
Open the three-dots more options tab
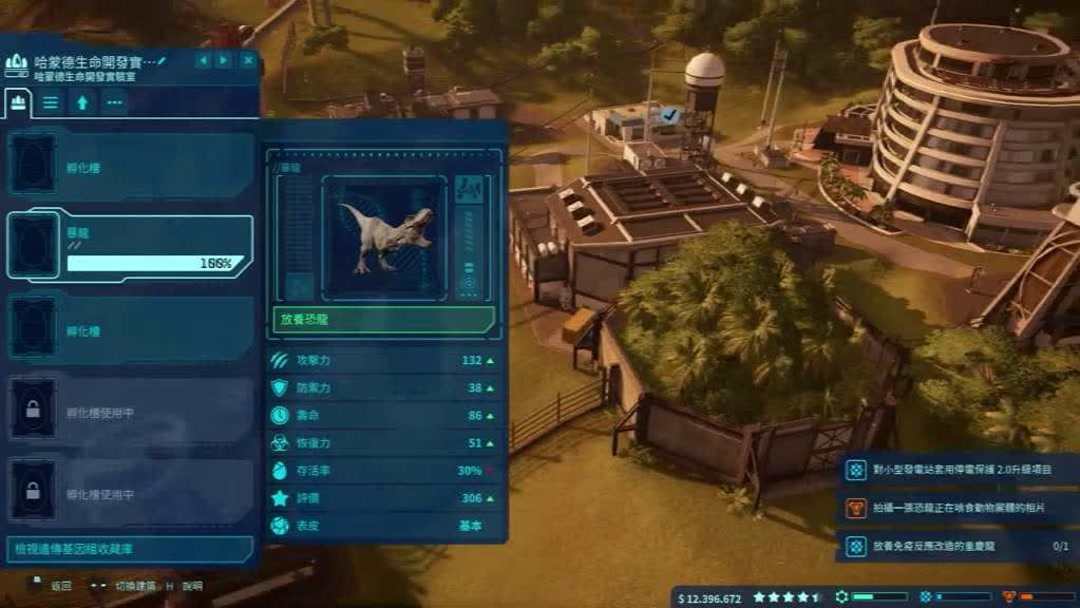[114, 101]
